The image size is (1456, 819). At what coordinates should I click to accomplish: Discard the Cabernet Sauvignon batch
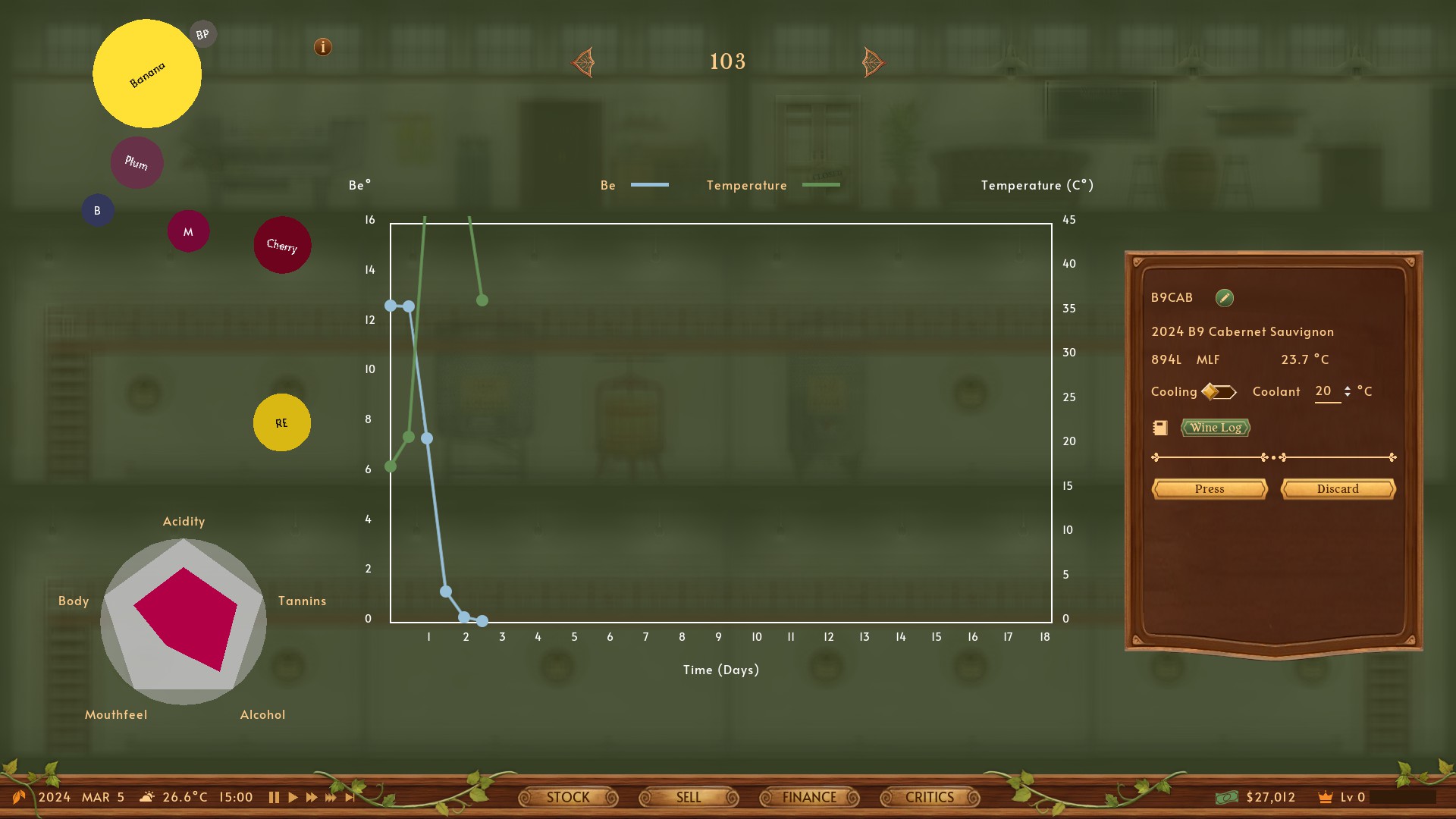[x=1338, y=489]
